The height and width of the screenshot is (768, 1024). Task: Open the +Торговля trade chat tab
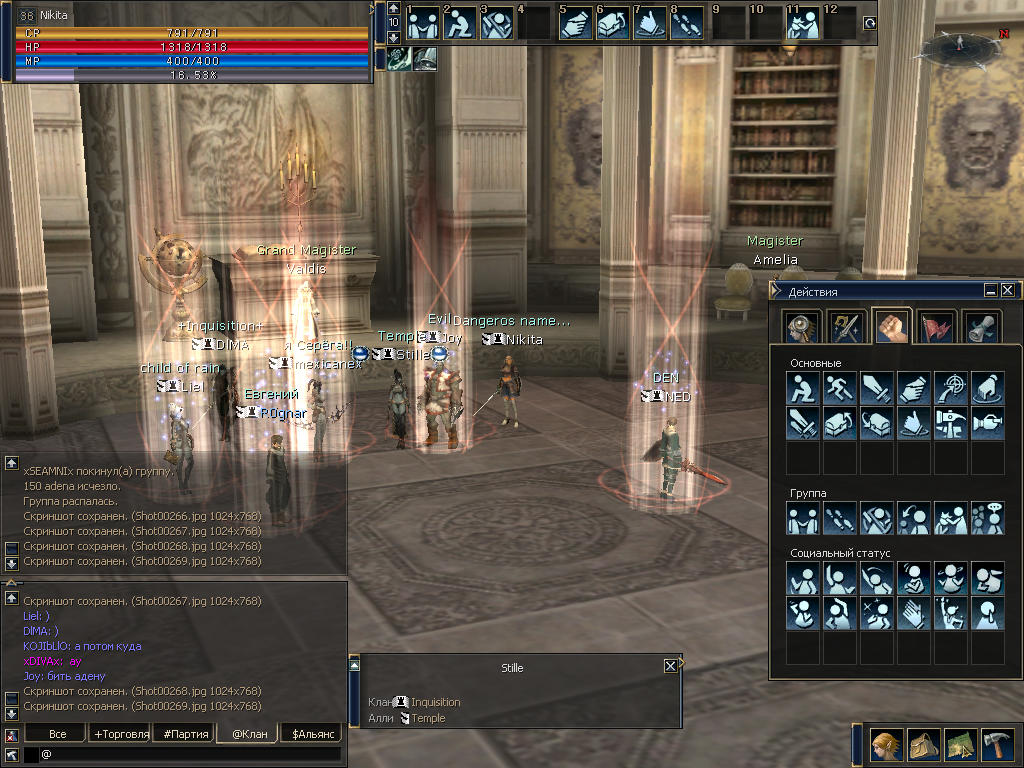tap(121, 734)
